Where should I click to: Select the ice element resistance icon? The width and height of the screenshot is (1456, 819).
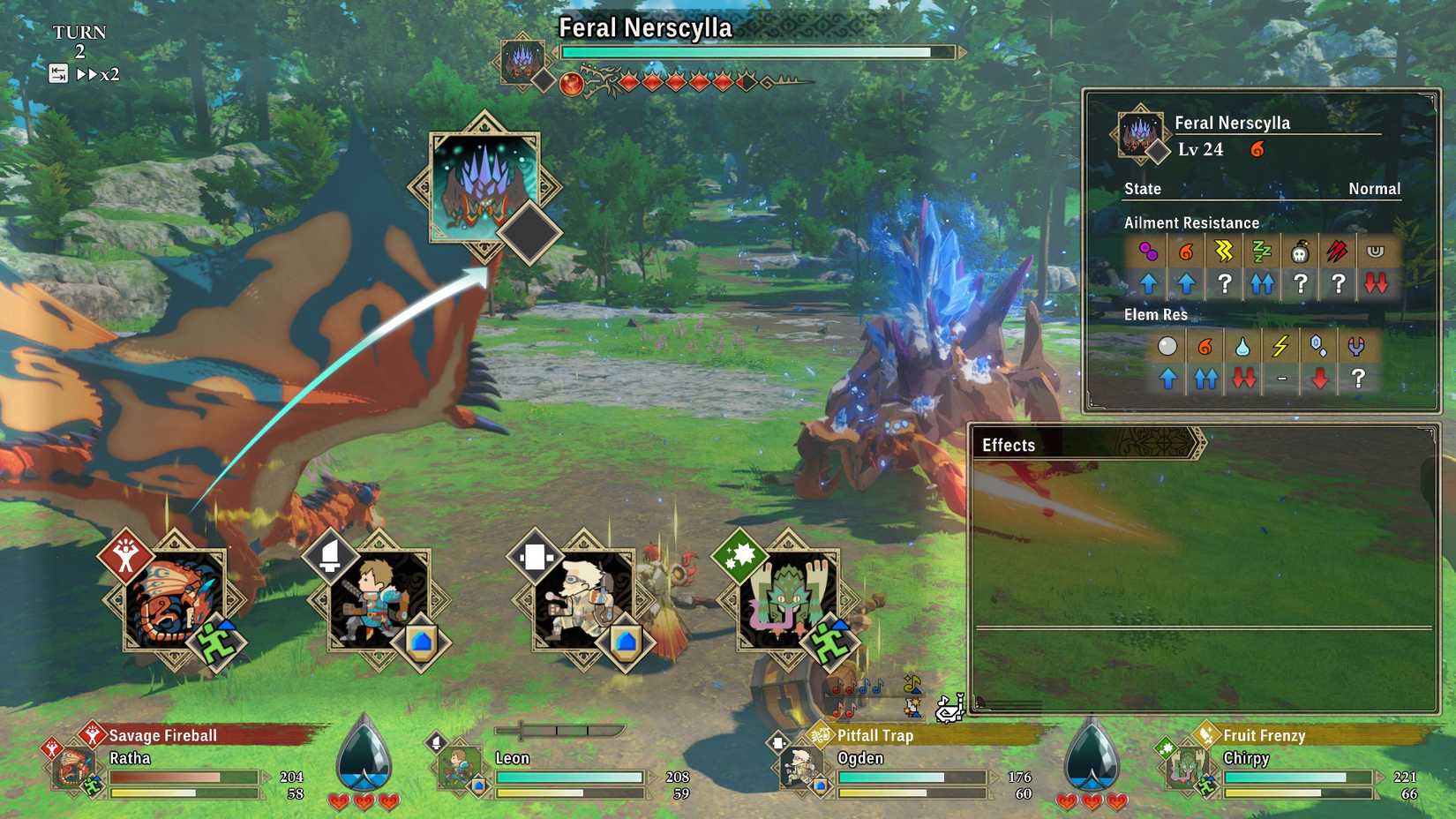pos(1317,346)
